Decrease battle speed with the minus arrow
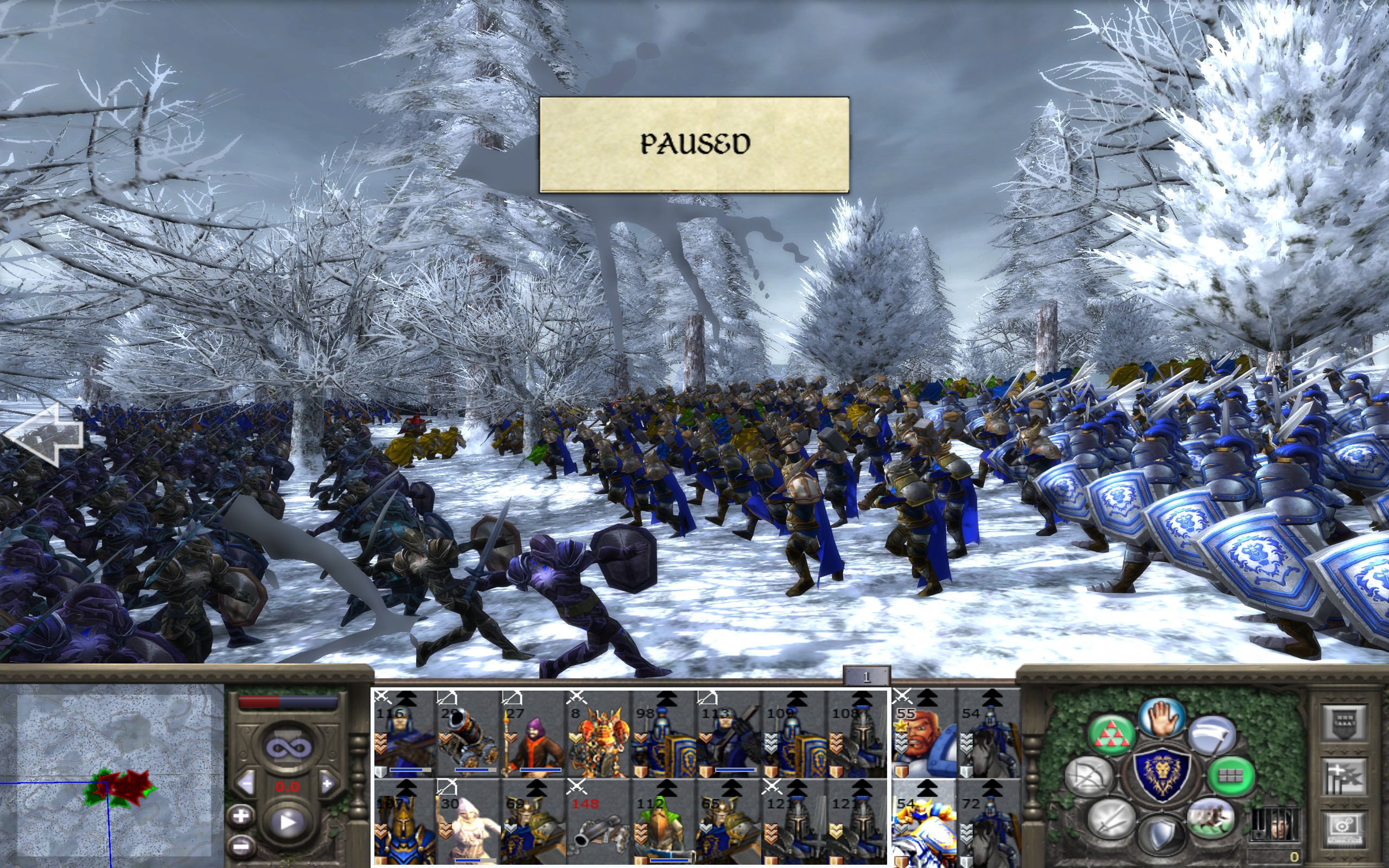The width and height of the screenshot is (1389, 868). [247, 783]
